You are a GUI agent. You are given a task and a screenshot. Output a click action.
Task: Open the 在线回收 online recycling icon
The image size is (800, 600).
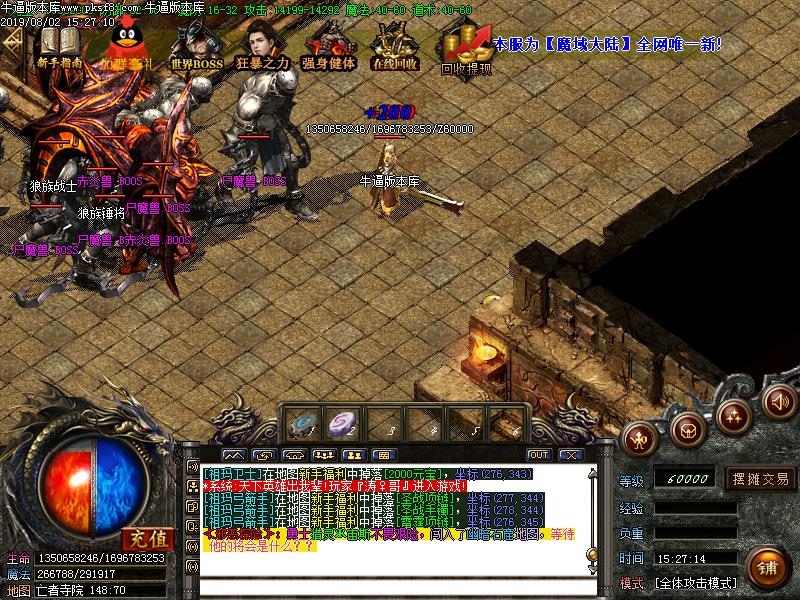click(394, 46)
